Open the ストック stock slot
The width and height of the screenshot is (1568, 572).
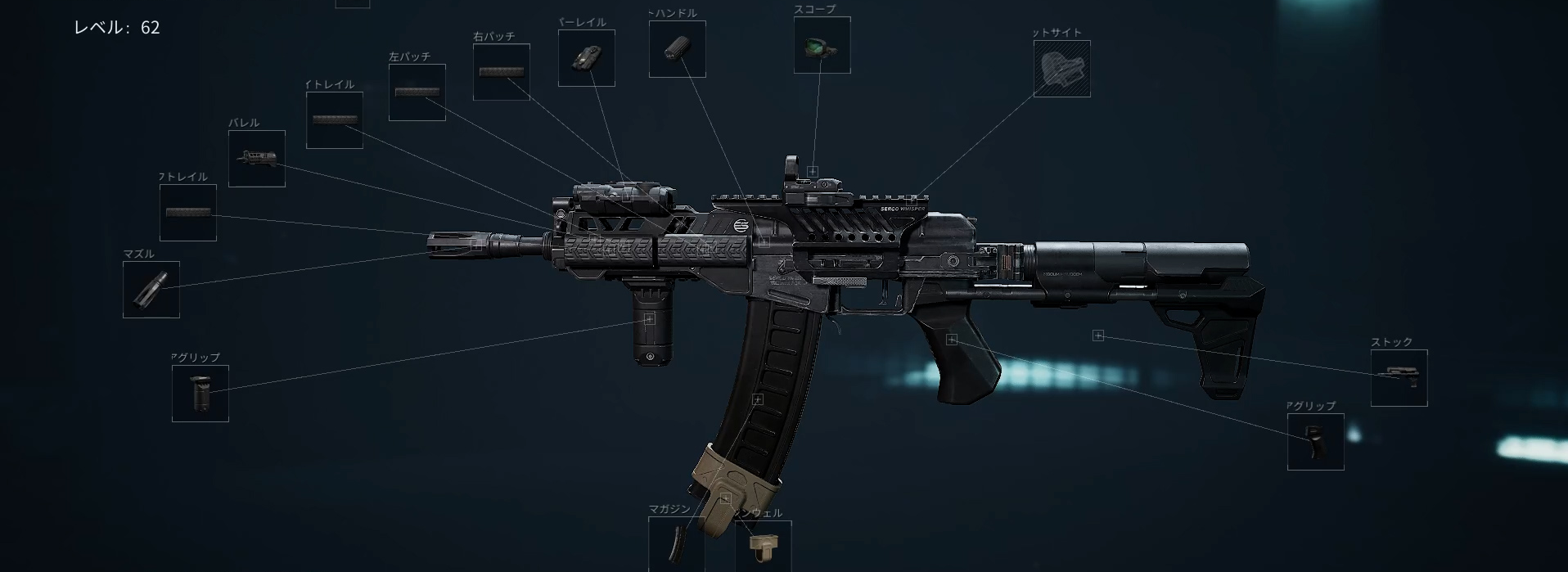[x=1399, y=378]
